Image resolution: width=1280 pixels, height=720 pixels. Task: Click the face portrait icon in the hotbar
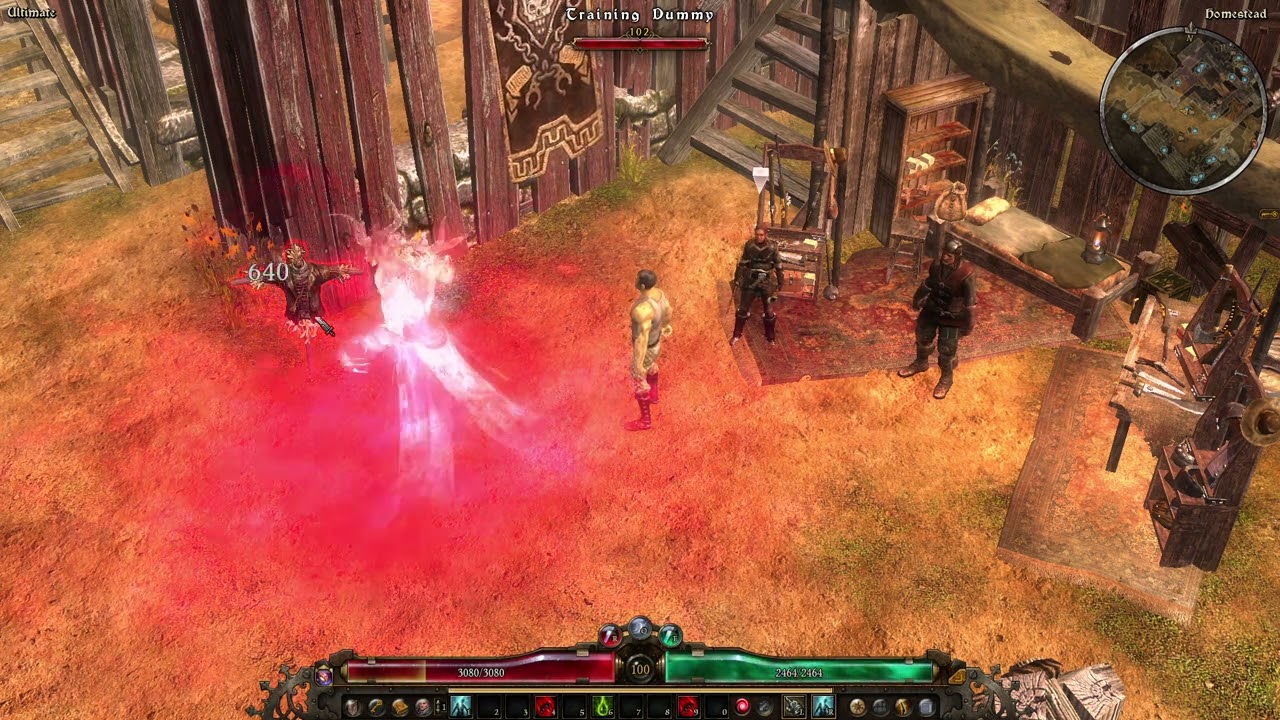tap(422, 707)
